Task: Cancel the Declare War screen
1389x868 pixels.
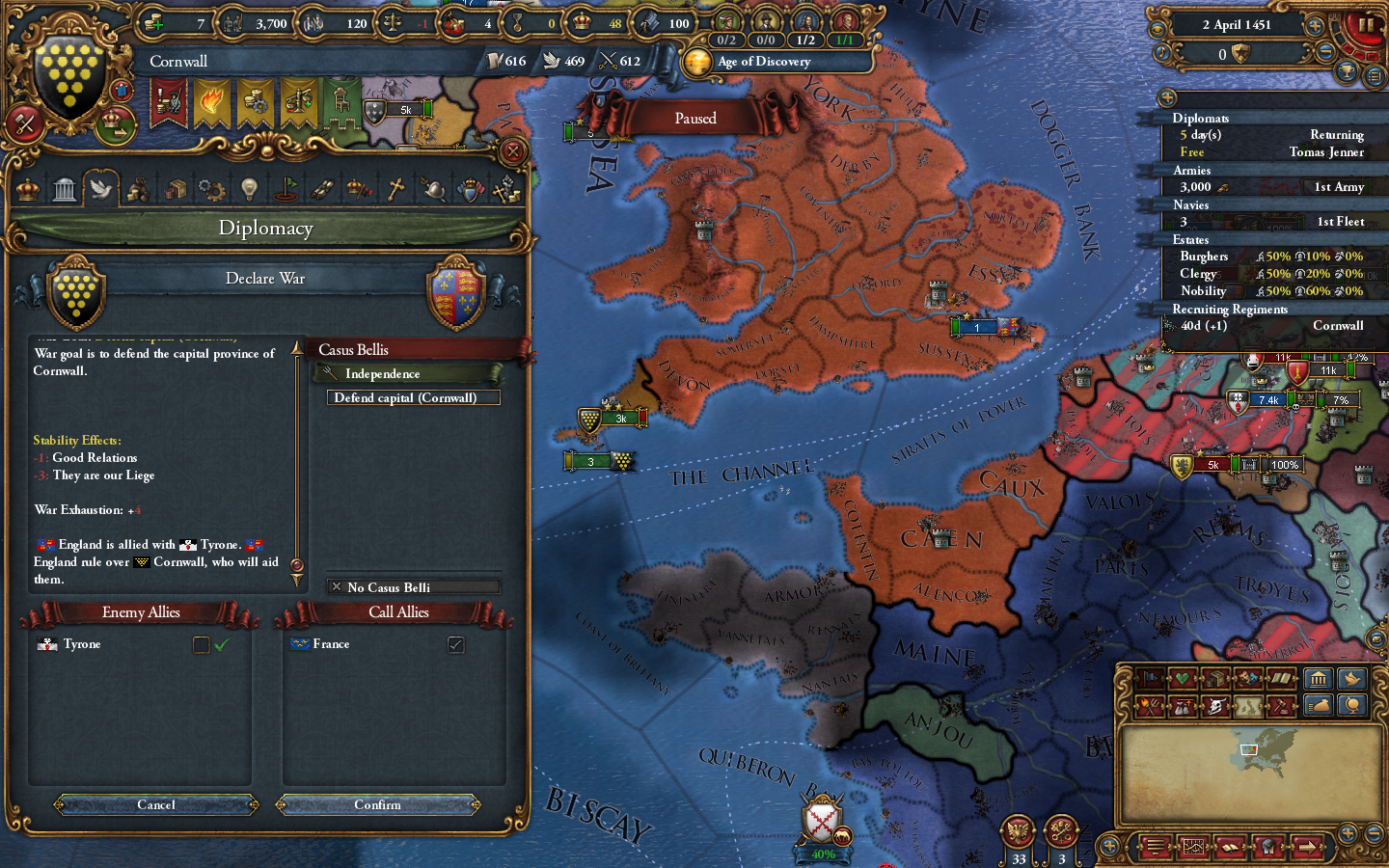Action: click(154, 805)
